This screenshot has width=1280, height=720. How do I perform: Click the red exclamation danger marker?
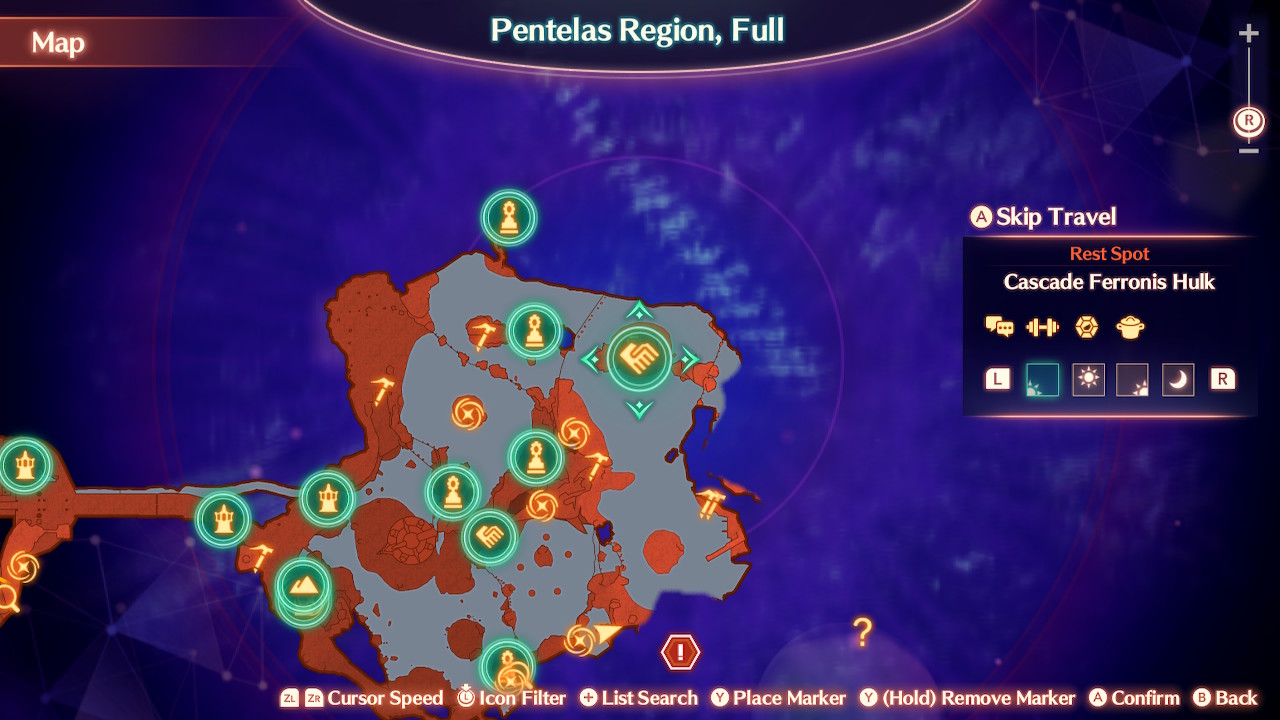[x=678, y=653]
